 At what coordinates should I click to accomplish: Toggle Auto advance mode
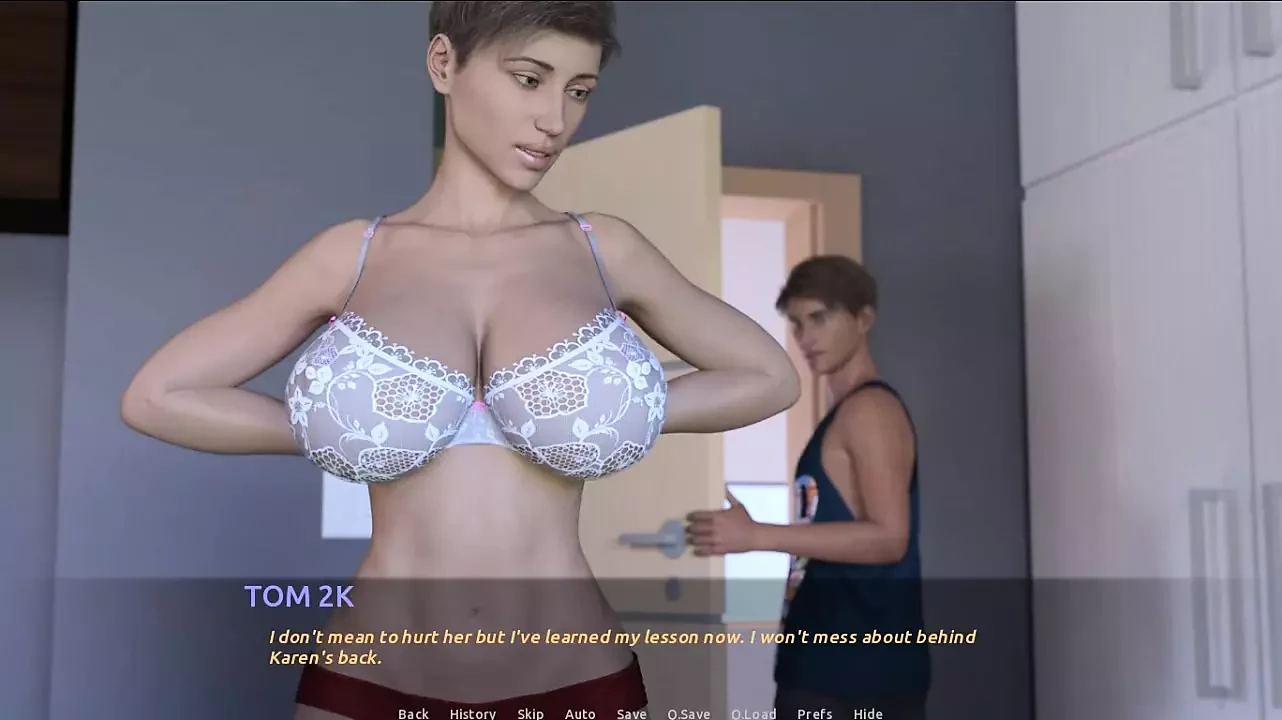click(580, 713)
